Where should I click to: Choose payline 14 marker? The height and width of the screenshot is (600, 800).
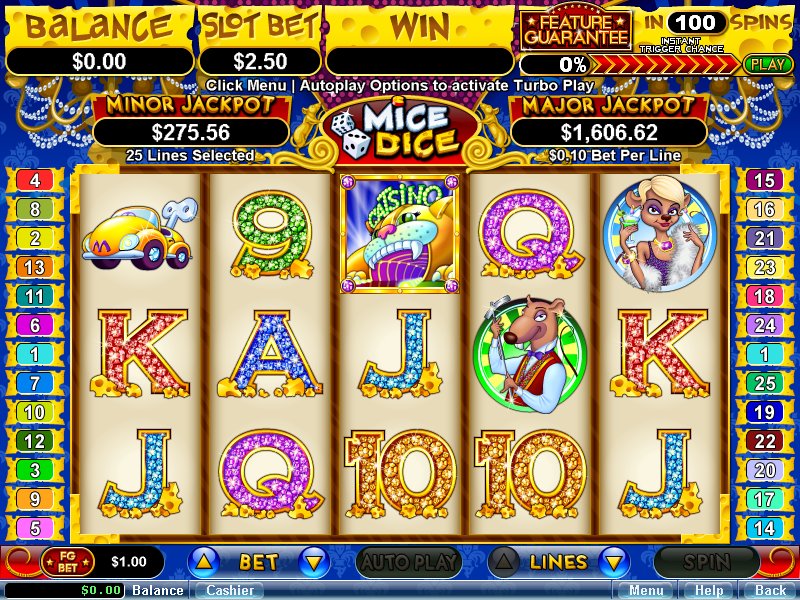pyautogui.click(x=764, y=529)
